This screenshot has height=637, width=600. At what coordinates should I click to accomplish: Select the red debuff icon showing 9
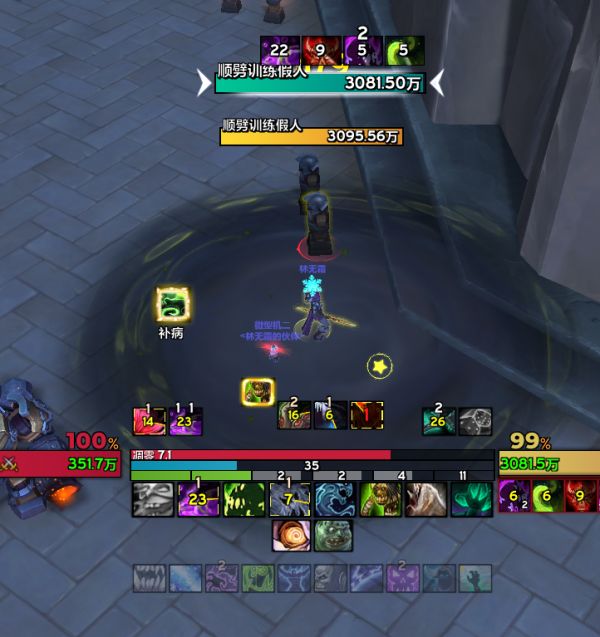tap(318, 50)
